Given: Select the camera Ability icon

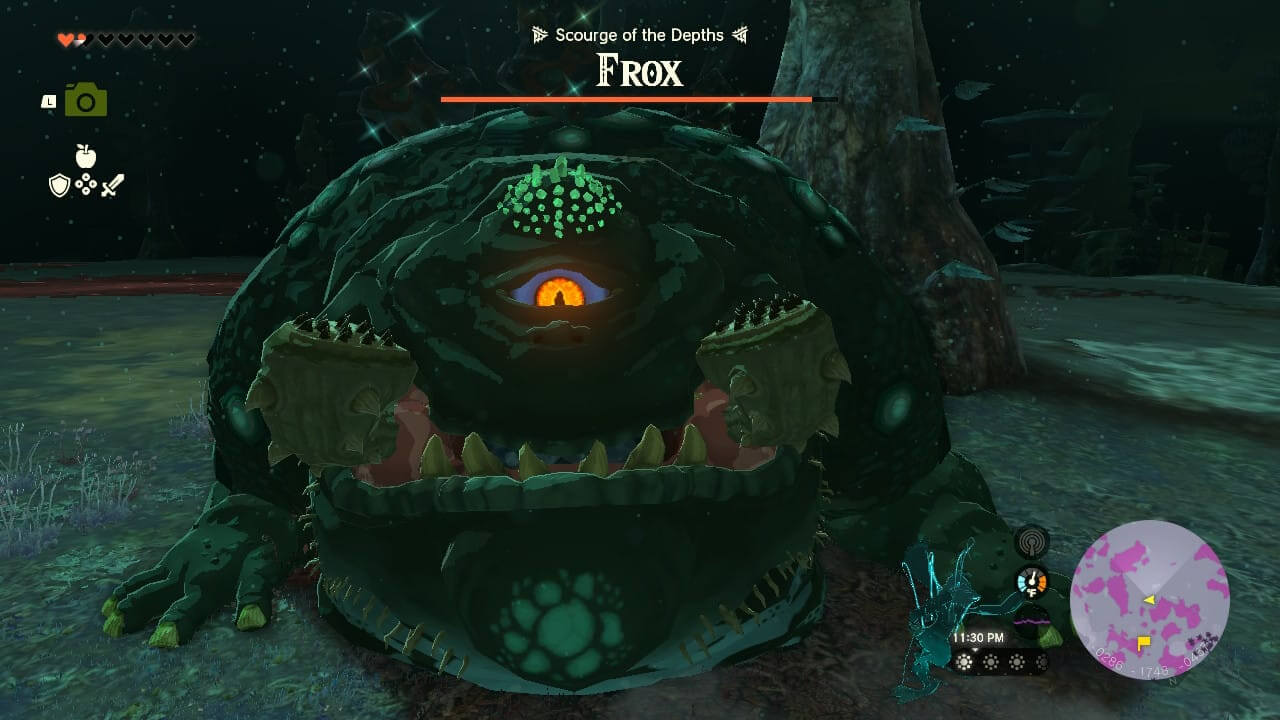Looking at the screenshot, I should click(x=85, y=99).
